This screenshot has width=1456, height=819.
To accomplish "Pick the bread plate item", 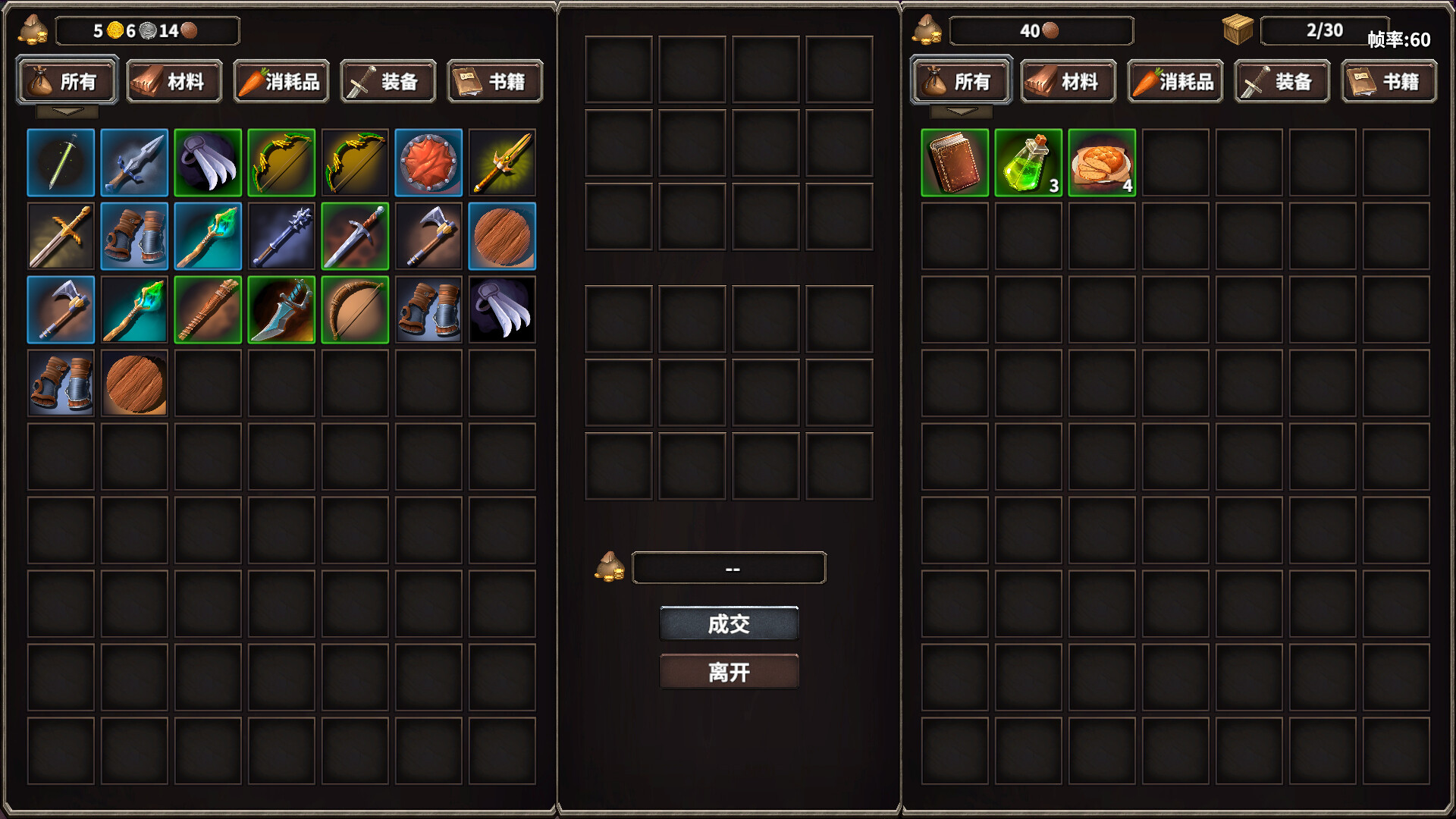I will (1101, 163).
